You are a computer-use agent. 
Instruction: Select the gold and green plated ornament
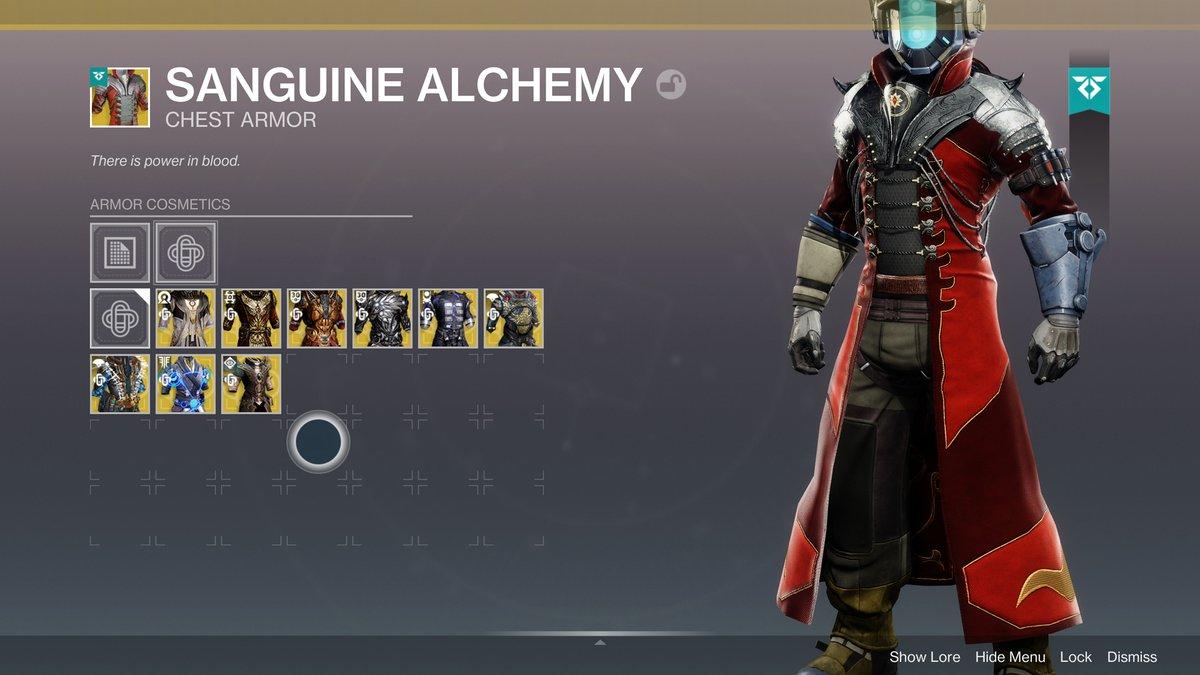click(514, 318)
